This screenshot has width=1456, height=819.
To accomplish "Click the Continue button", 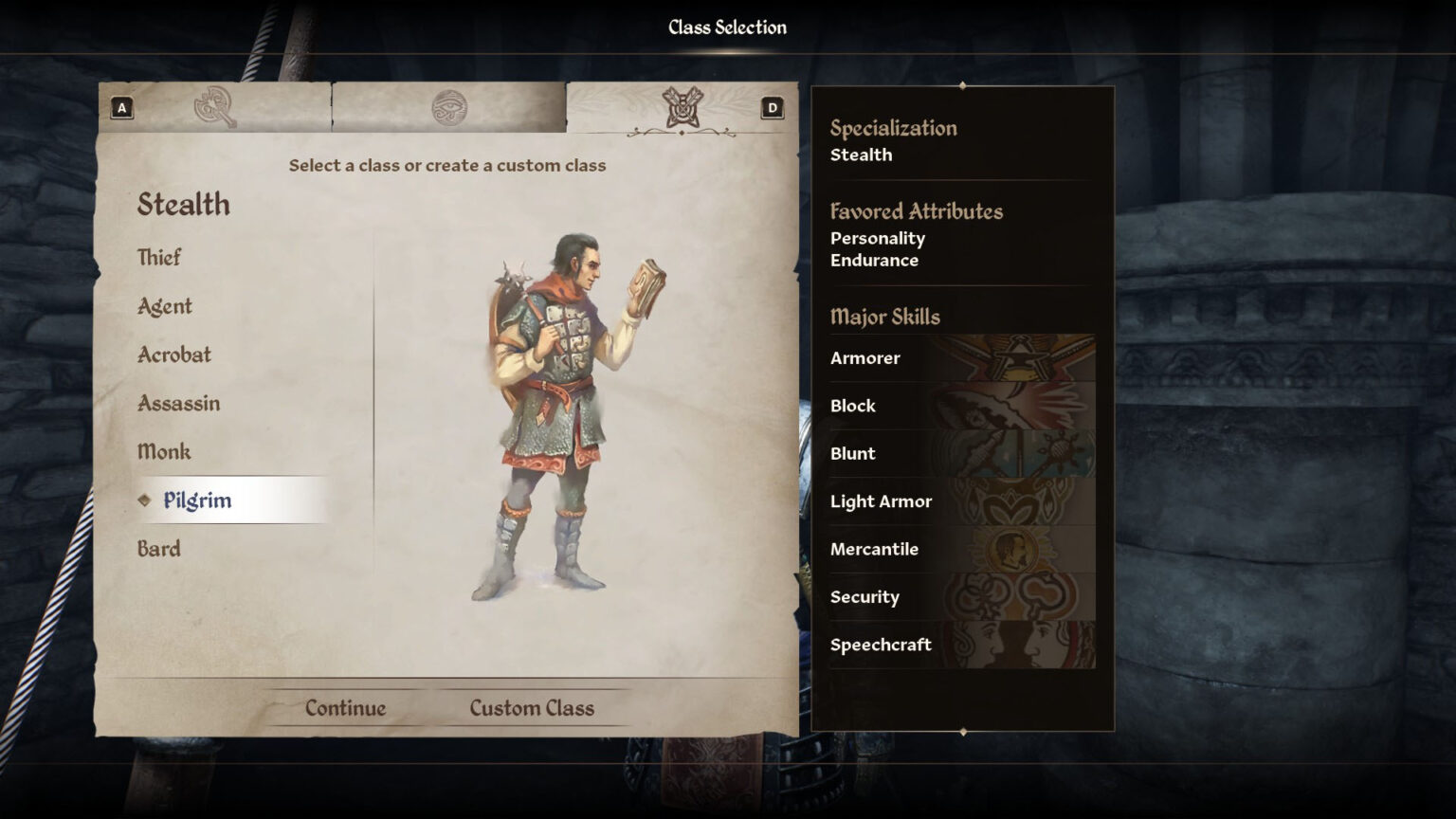I will pos(345,707).
